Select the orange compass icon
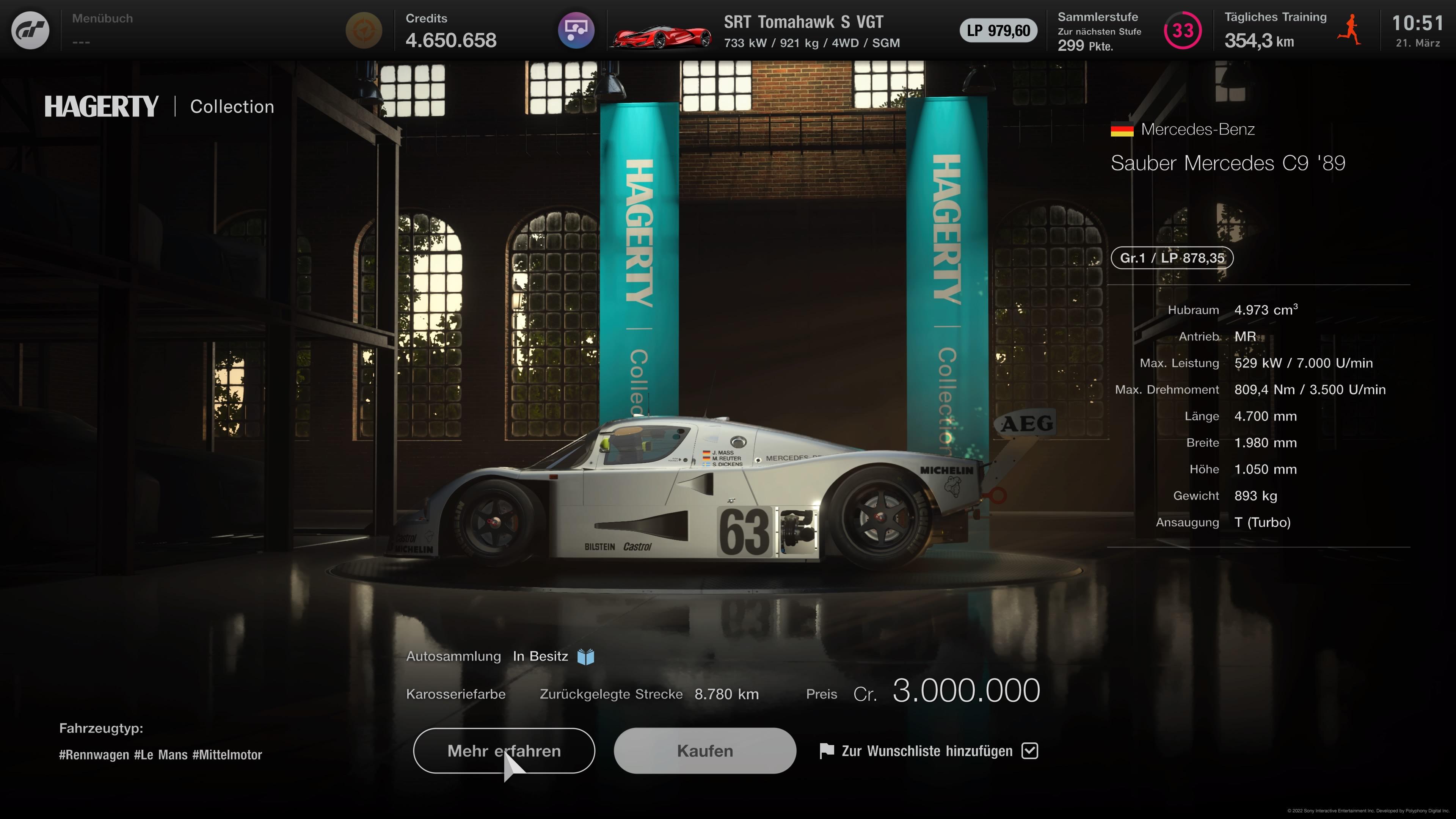The height and width of the screenshot is (819, 1456). [x=364, y=30]
